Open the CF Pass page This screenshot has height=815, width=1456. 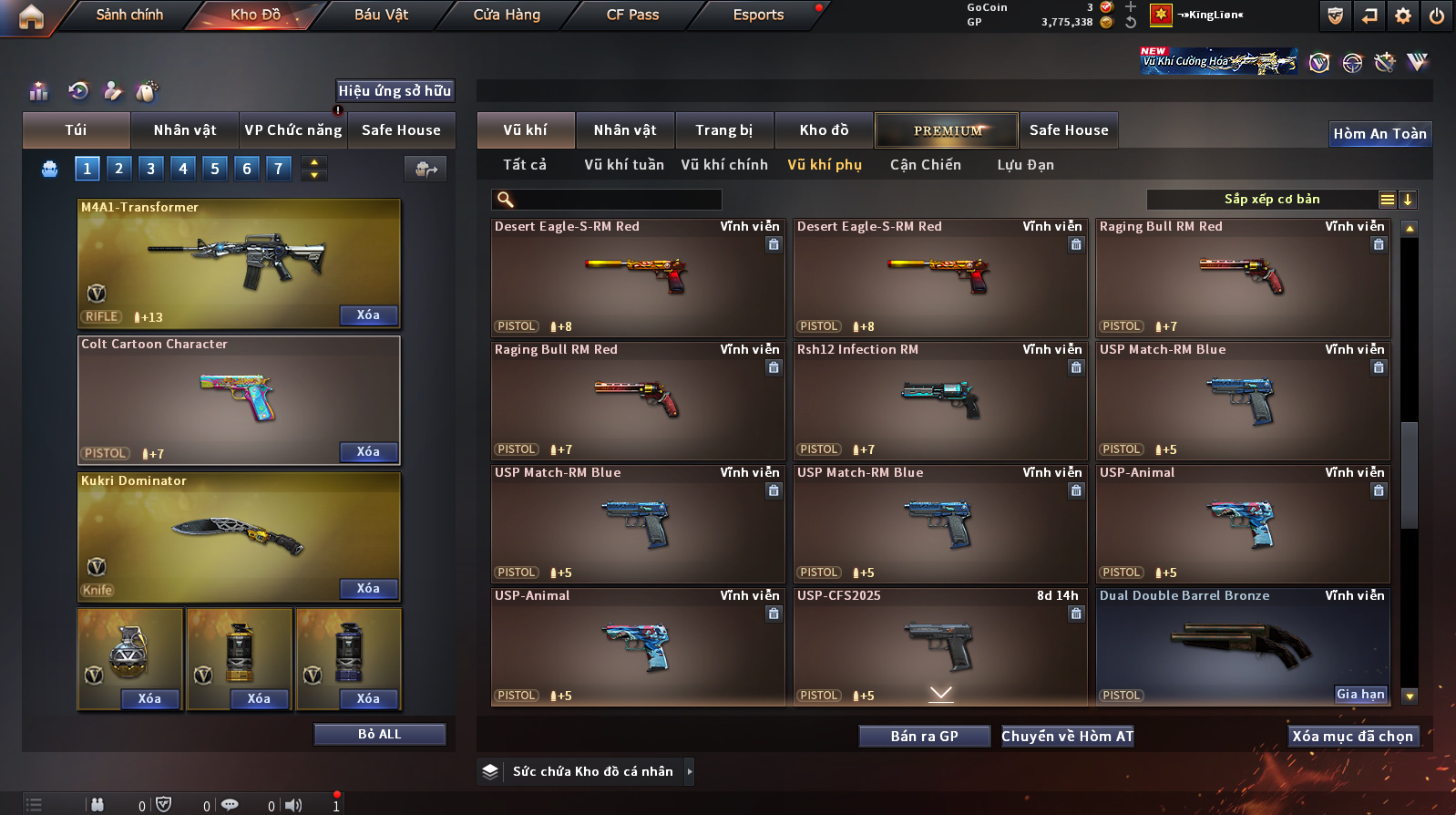point(632,15)
